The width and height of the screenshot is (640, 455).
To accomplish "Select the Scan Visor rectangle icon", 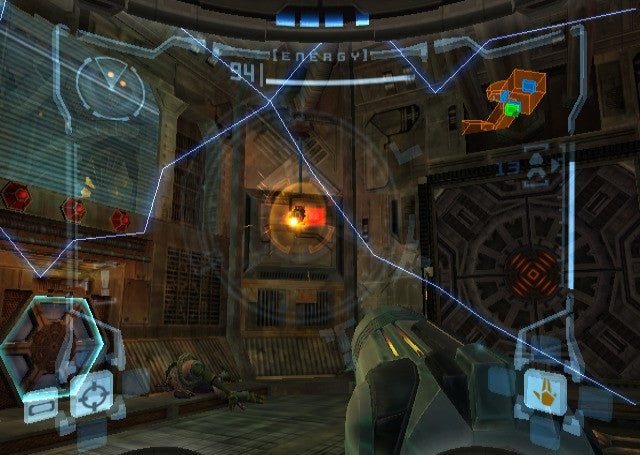I will click(39, 408).
